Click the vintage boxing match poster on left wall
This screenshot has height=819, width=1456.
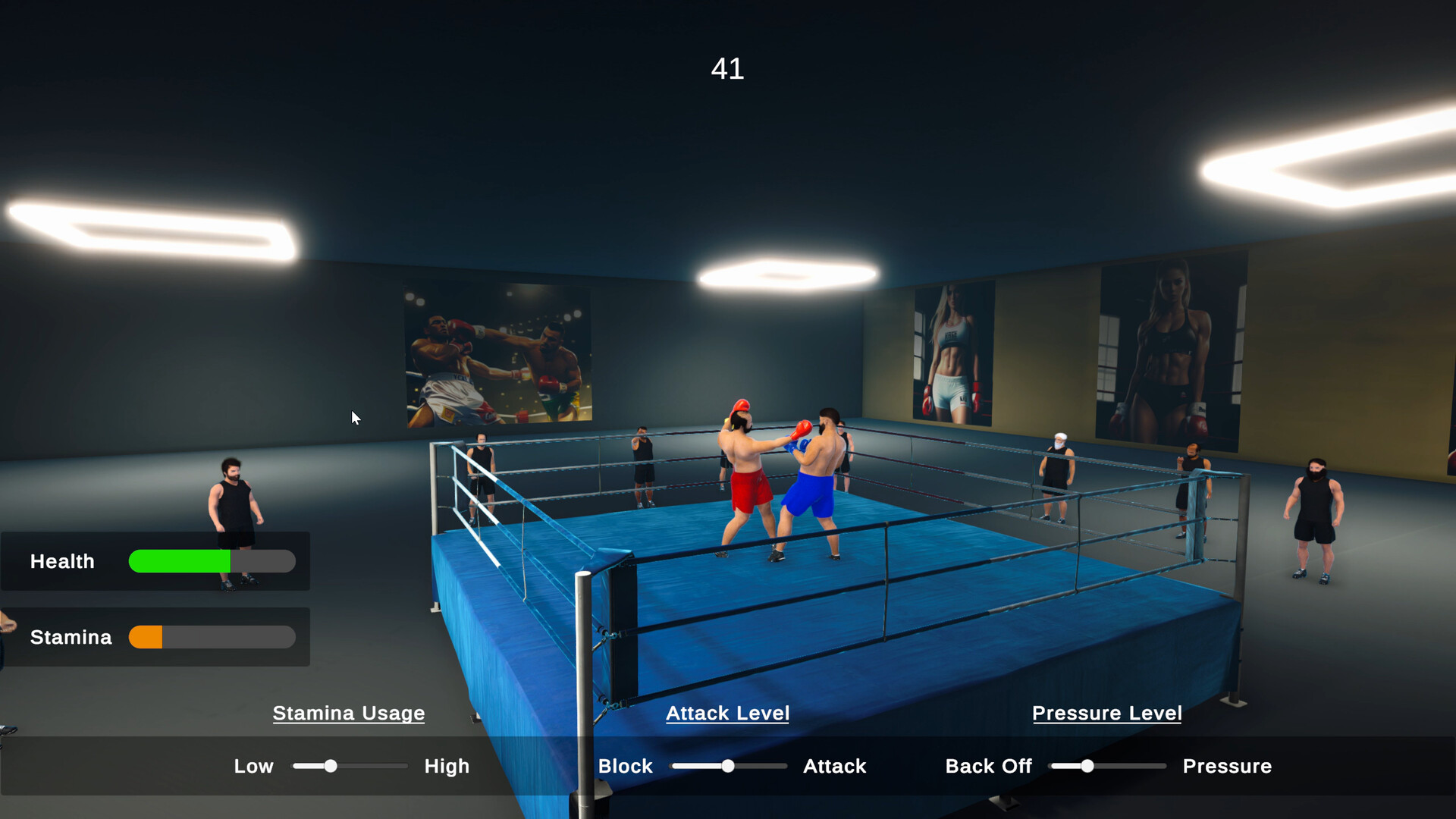pyautogui.click(x=497, y=356)
